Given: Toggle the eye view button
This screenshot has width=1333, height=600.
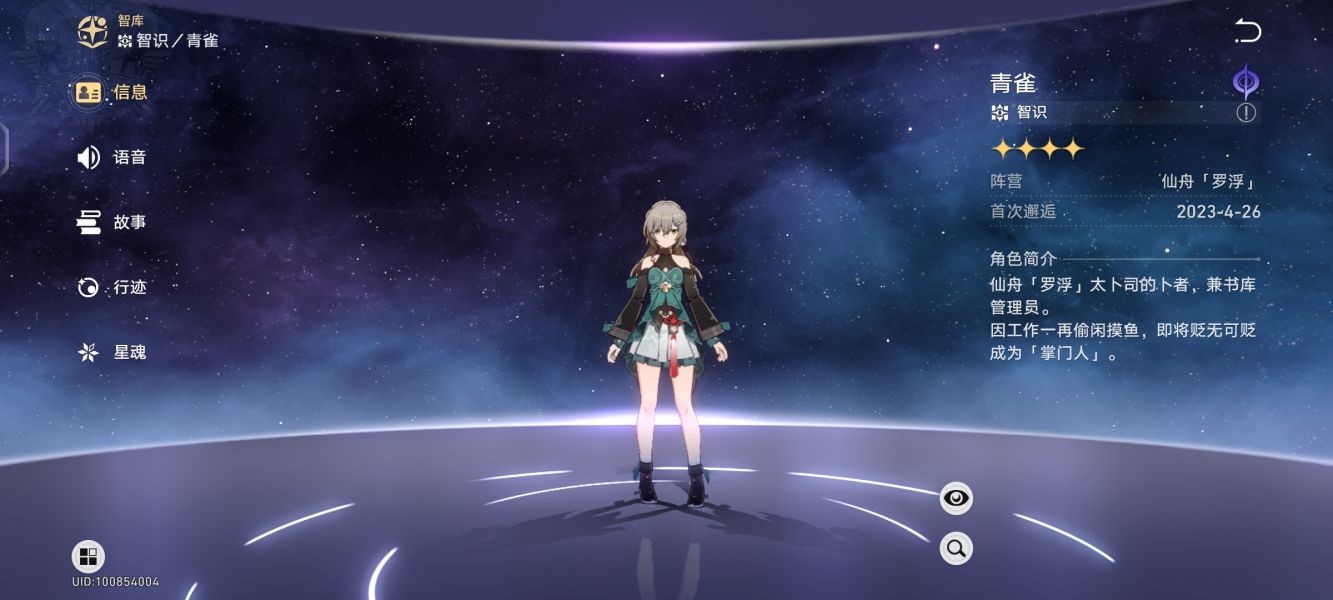Looking at the screenshot, I should pyautogui.click(x=956, y=497).
